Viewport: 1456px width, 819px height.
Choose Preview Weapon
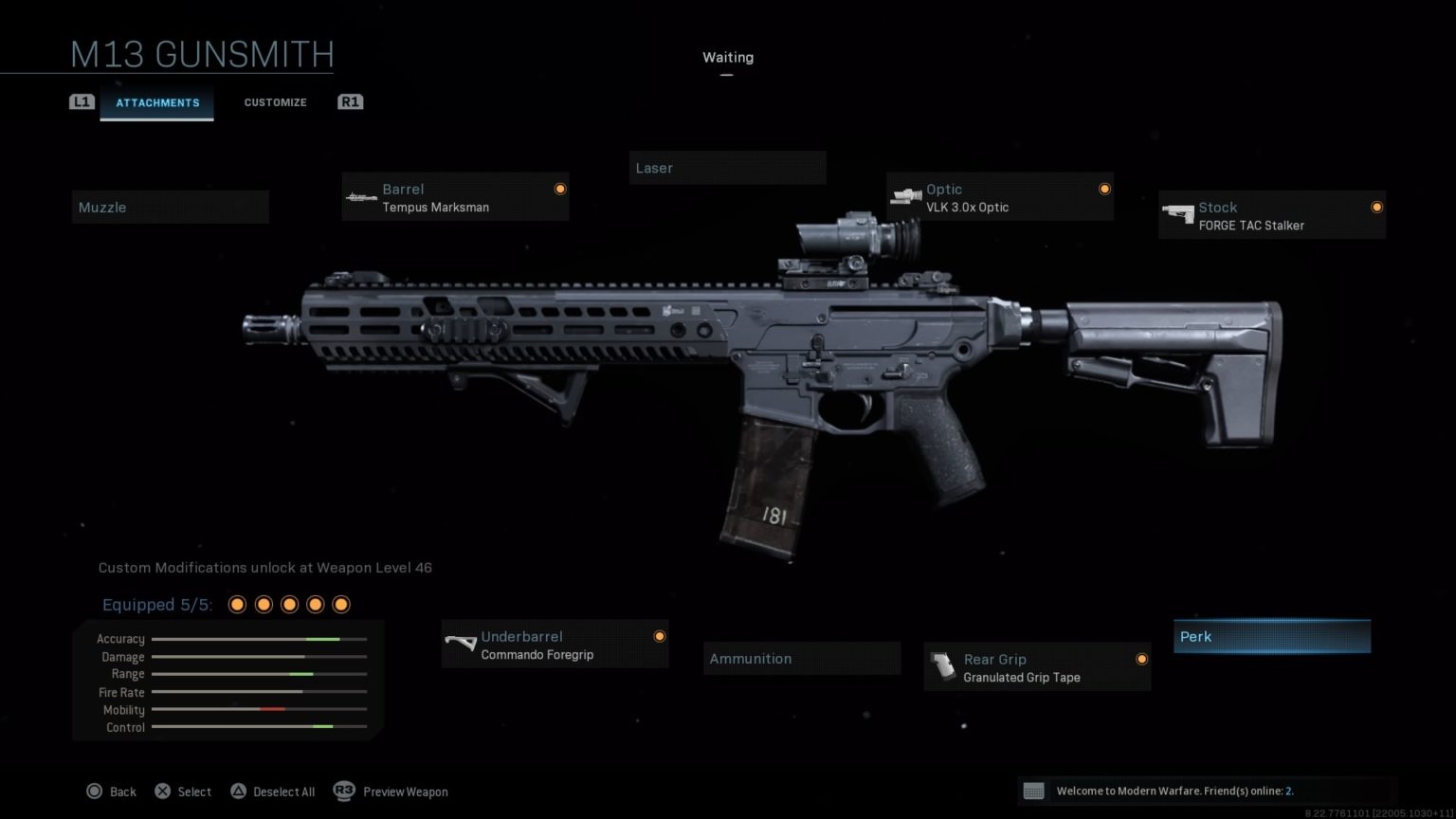click(406, 791)
